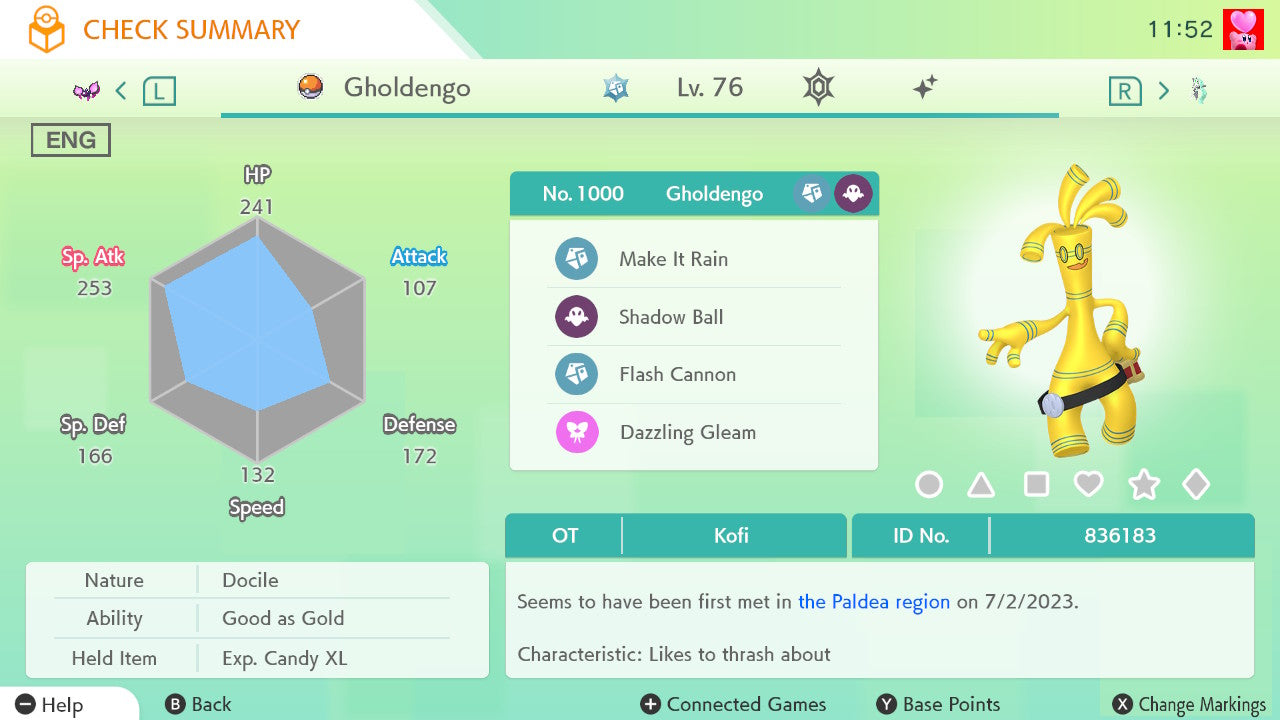Toggle the circle marking

(x=929, y=485)
